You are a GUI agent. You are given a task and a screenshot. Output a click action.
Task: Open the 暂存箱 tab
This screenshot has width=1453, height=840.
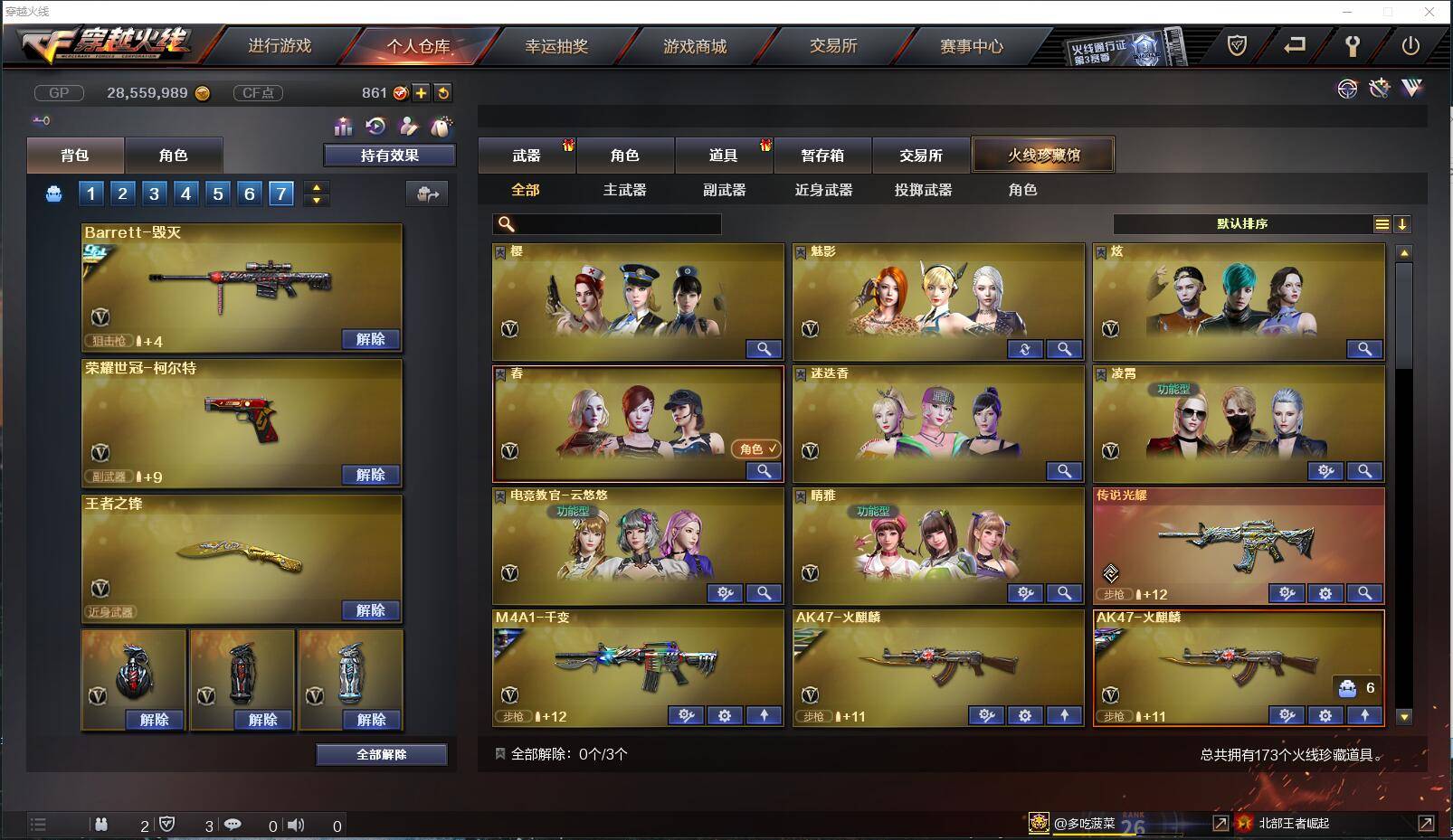click(821, 155)
